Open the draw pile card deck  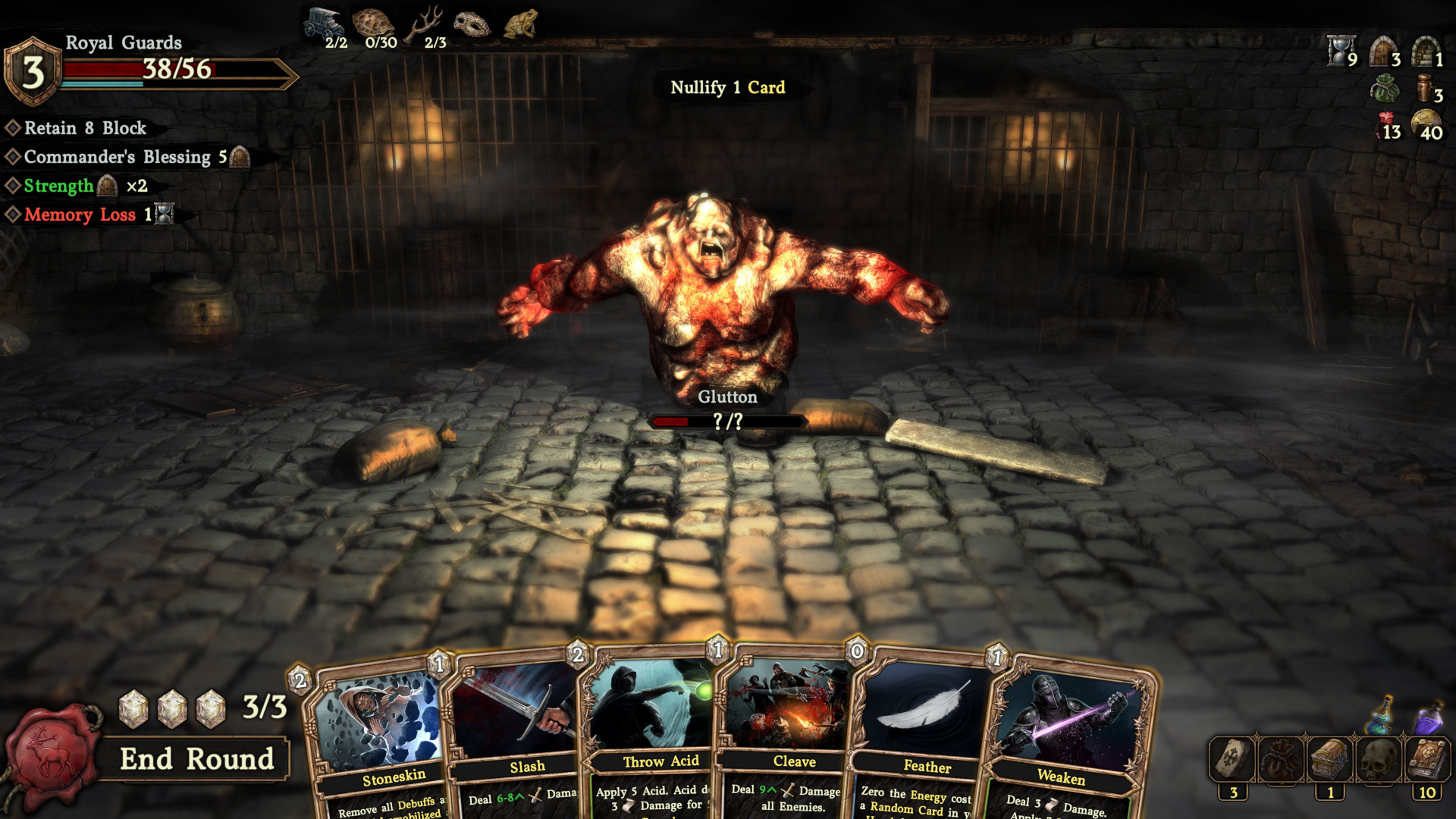tap(1232, 759)
